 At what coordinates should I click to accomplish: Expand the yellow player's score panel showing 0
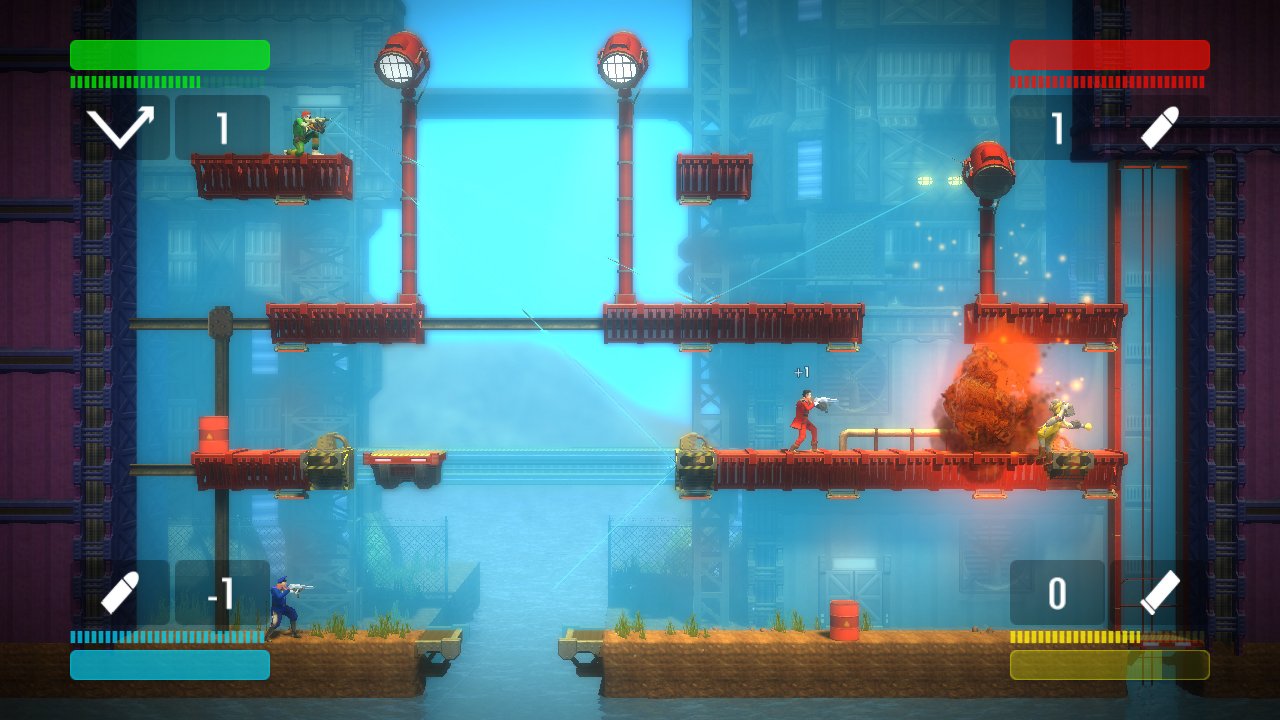(1056, 592)
